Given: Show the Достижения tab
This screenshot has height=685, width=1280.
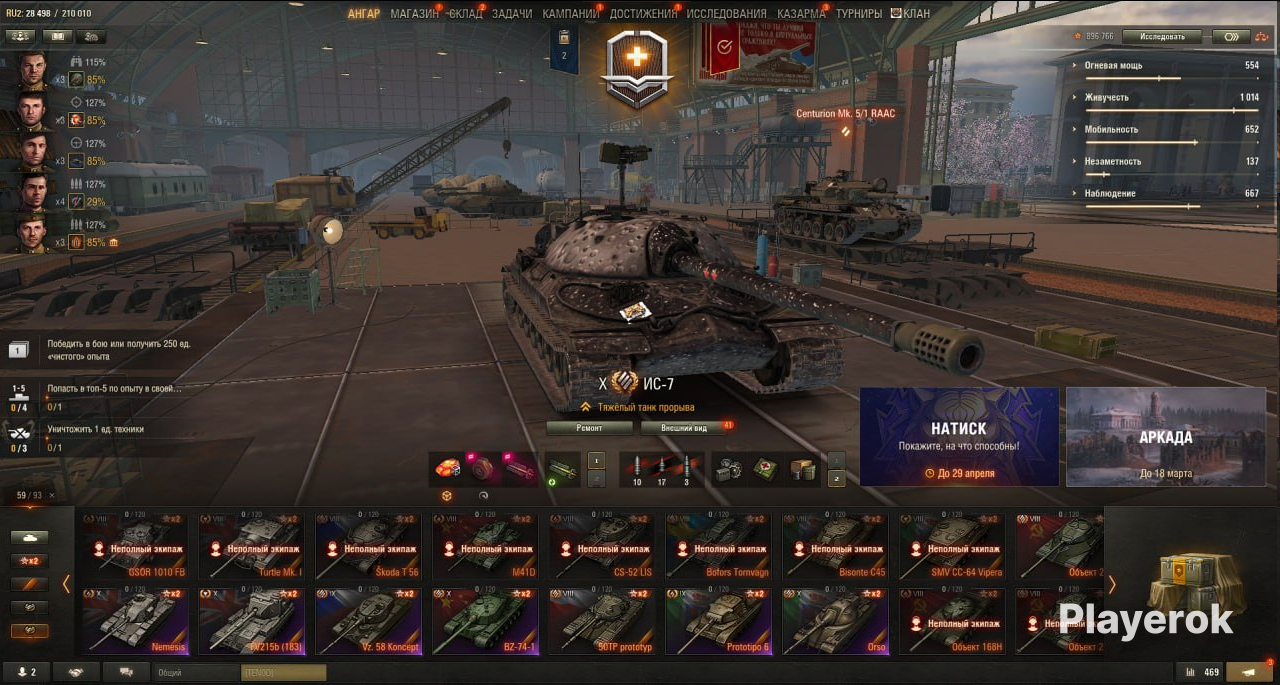Looking at the screenshot, I should tap(643, 14).
